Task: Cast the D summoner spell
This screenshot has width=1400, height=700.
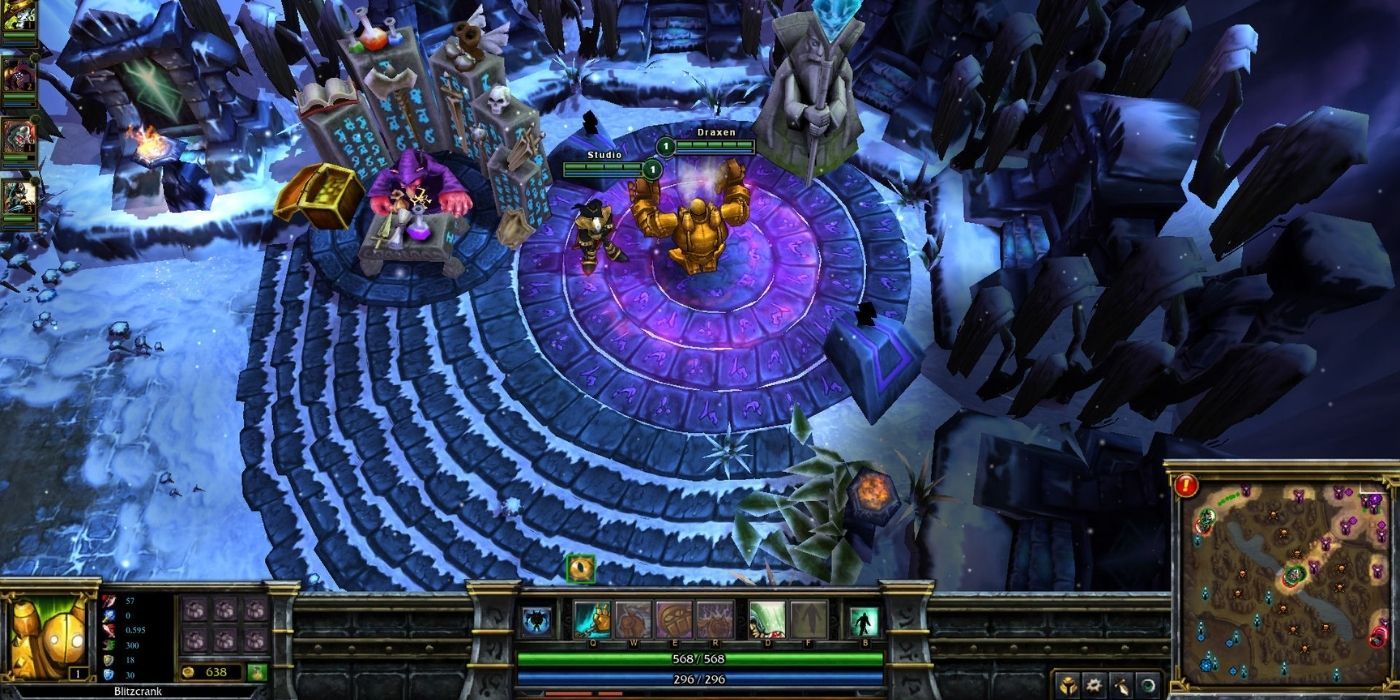Action: click(768, 620)
